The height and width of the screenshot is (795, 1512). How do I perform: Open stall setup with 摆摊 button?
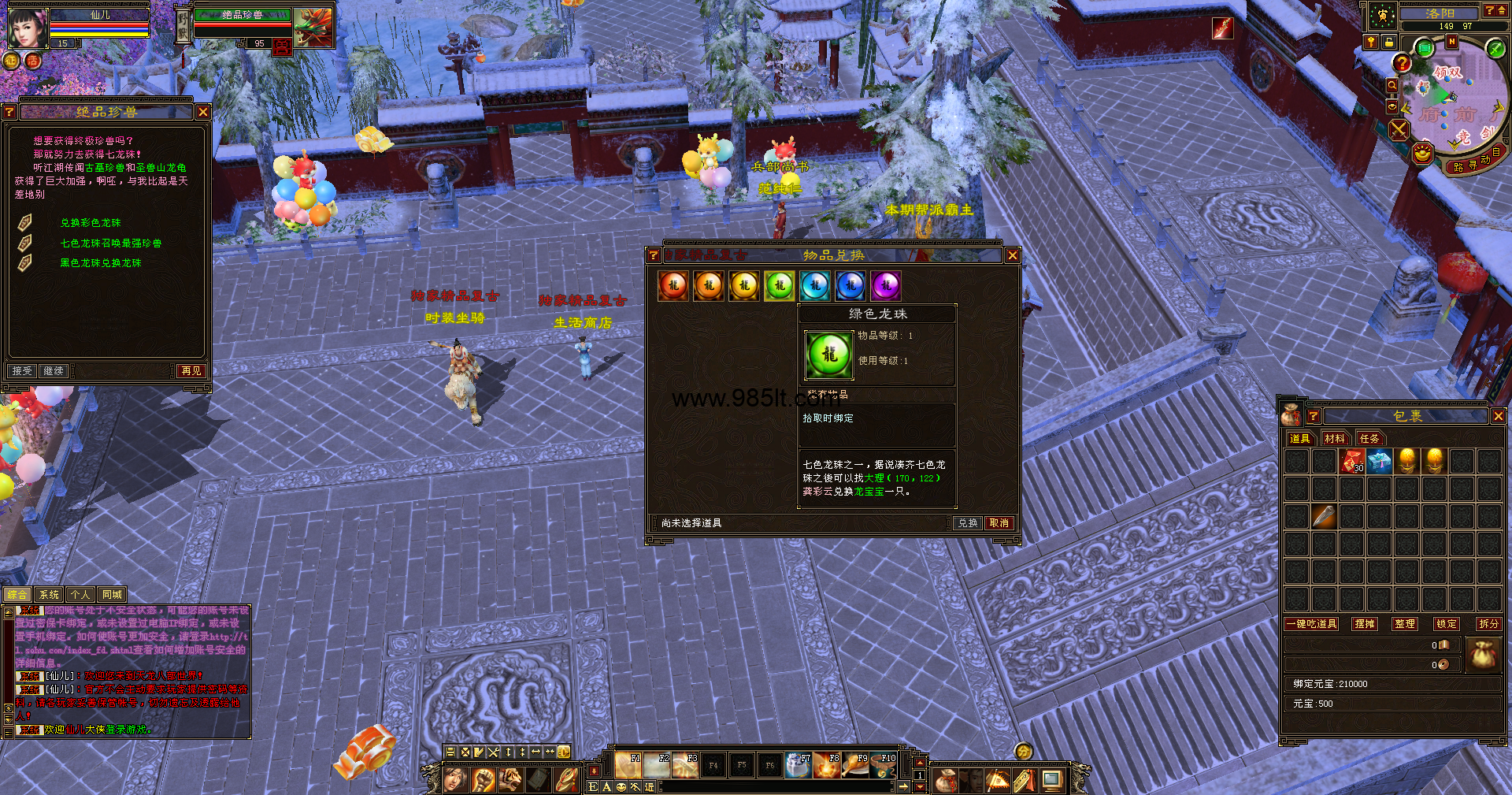pos(1365,624)
